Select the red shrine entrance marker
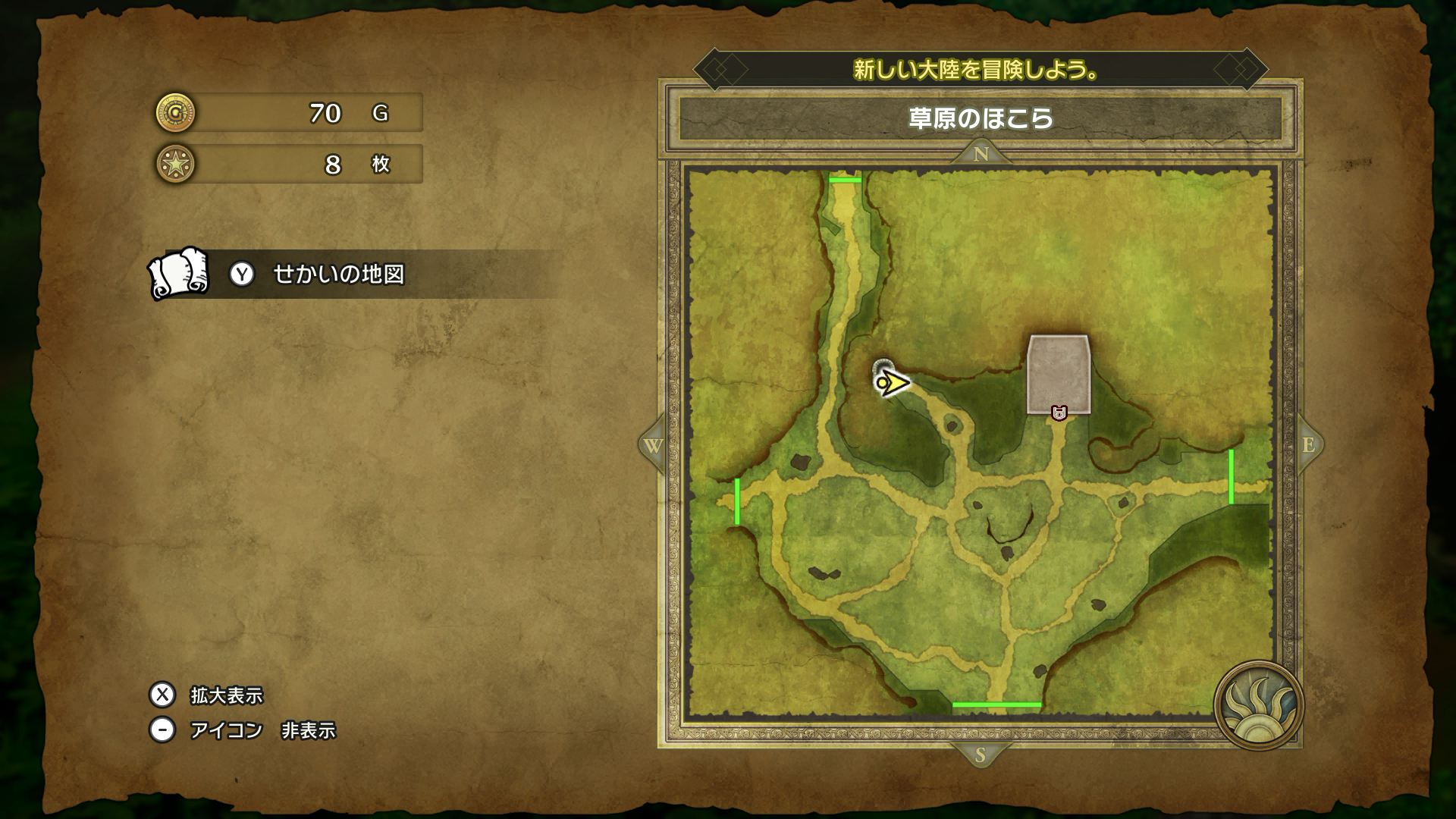 [1059, 413]
